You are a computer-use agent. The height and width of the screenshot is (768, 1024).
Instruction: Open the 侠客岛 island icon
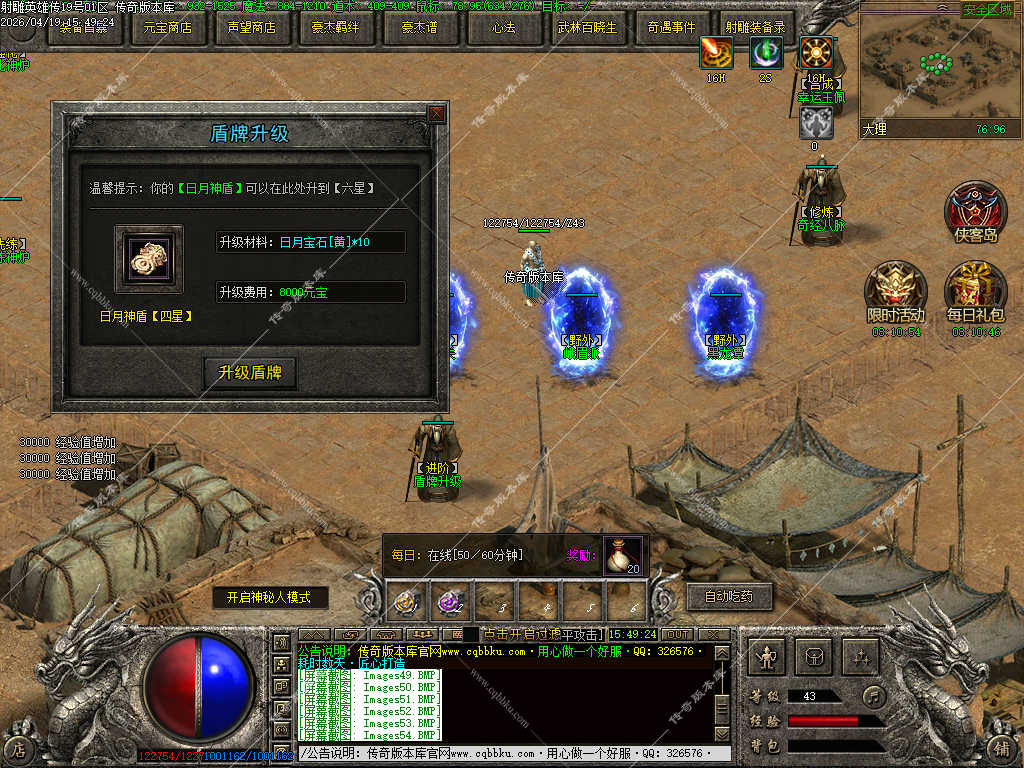[x=975, y=212]
